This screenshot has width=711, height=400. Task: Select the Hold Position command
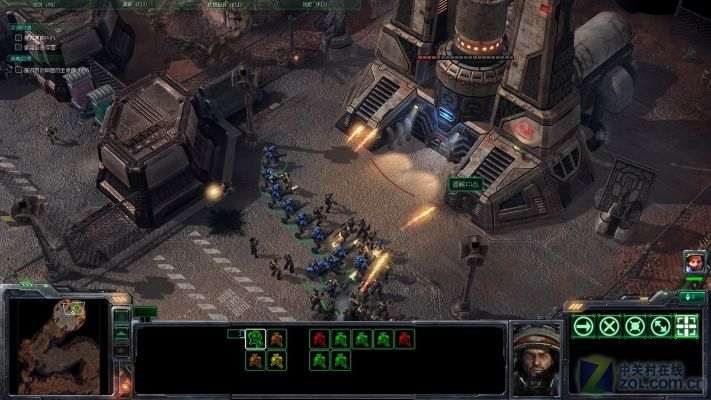click(634, 326)
